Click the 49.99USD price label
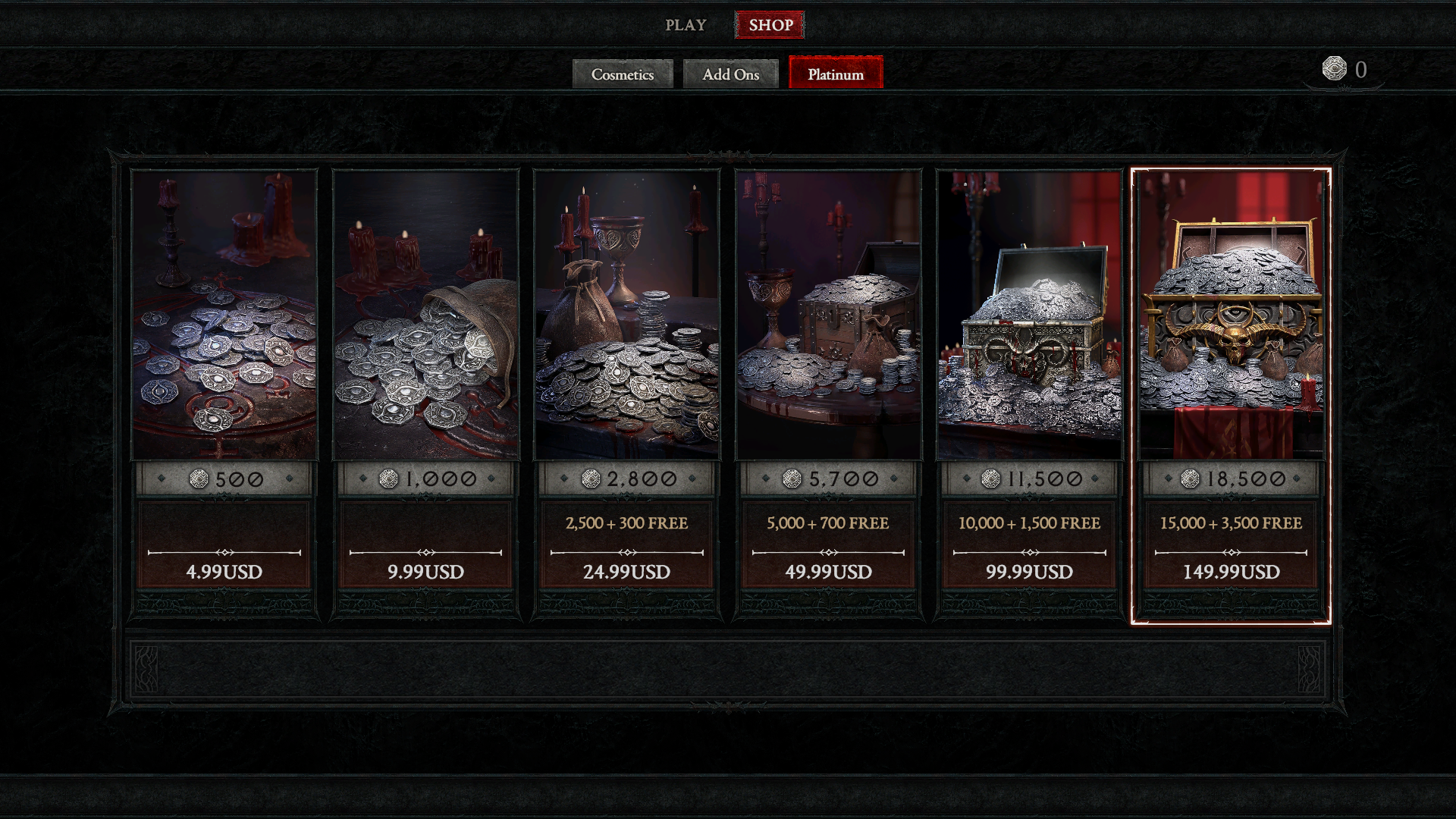The height and width of the screenshot is (819, 1456). coord(829,573)
